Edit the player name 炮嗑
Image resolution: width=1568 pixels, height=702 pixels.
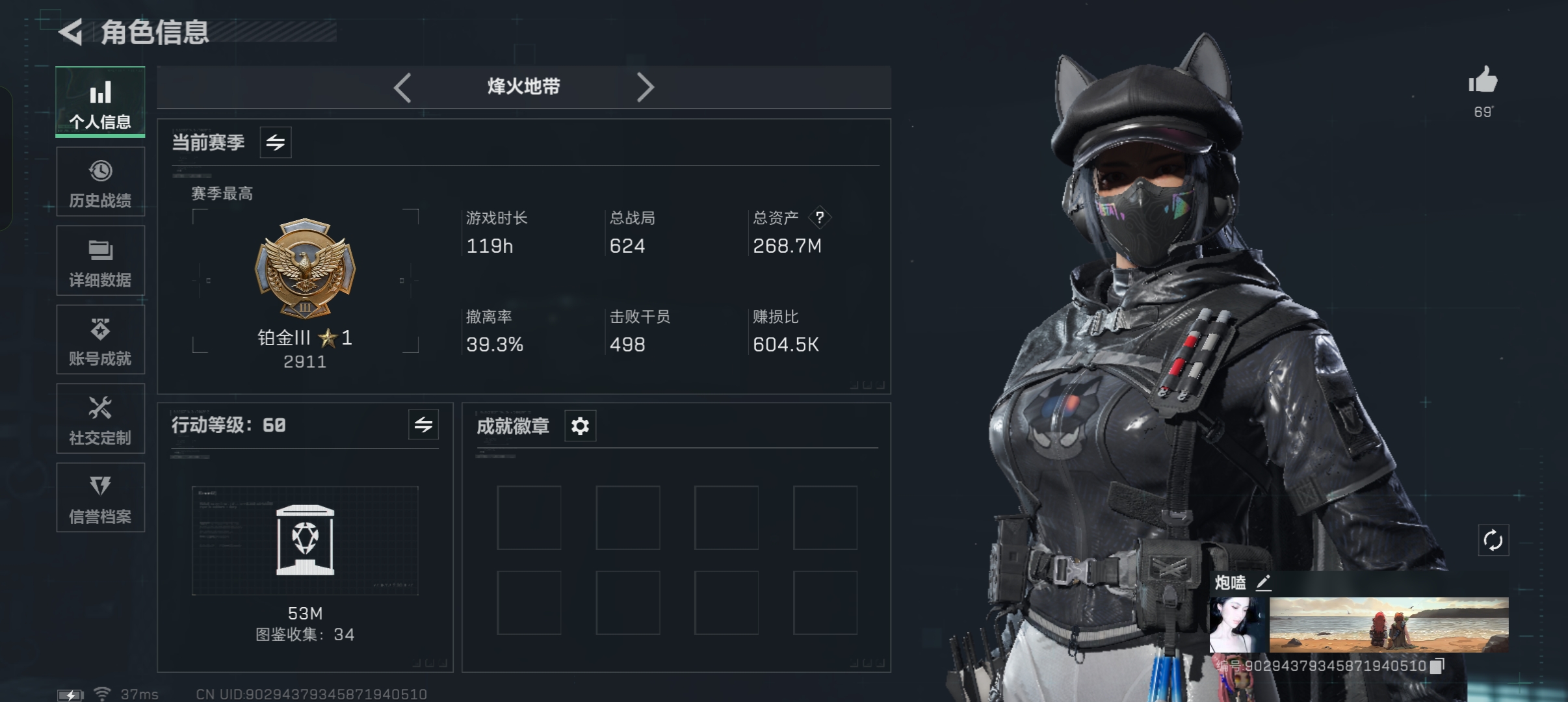(1263, 582)
